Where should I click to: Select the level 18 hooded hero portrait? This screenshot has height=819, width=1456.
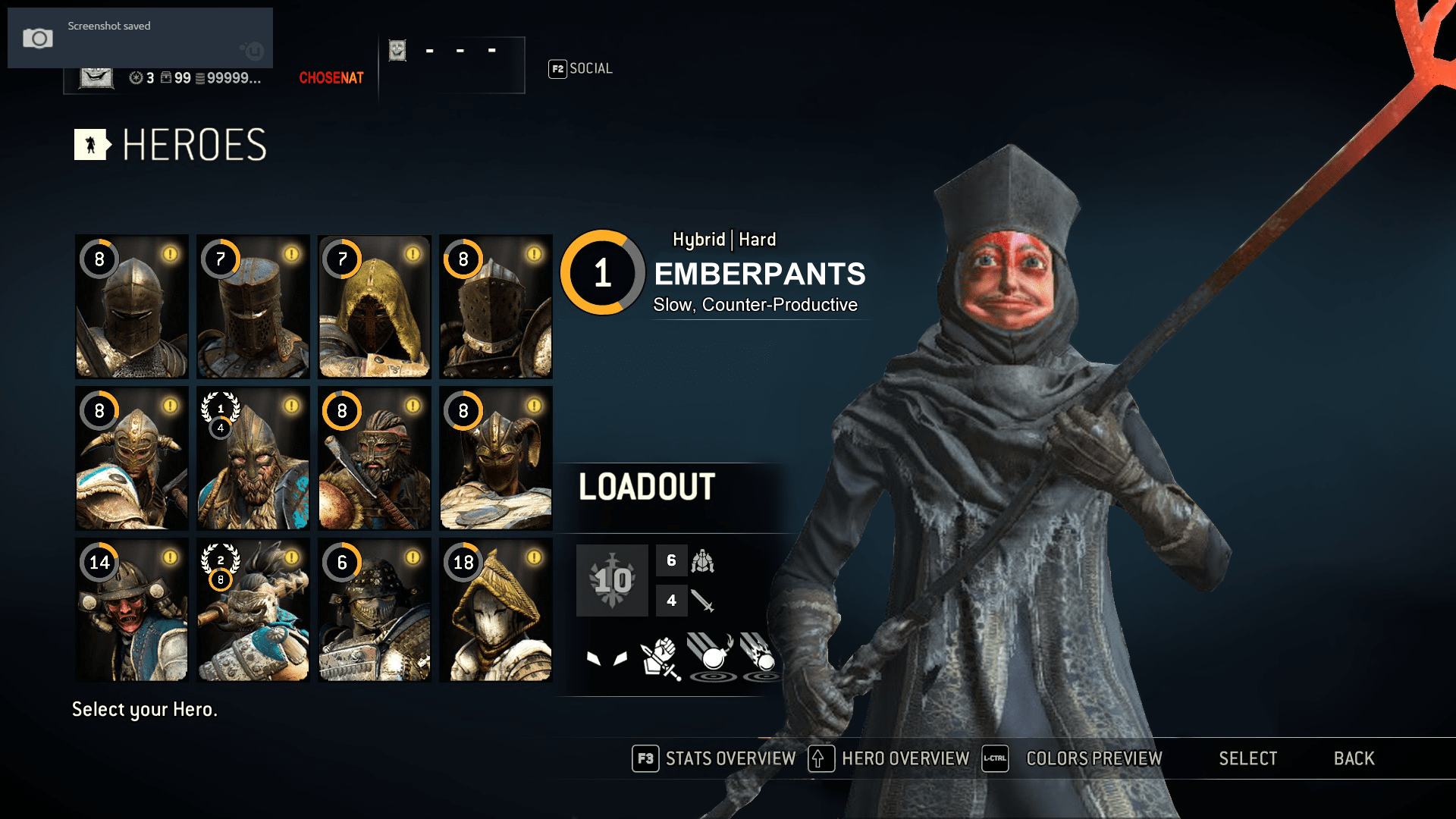[495, 610]
